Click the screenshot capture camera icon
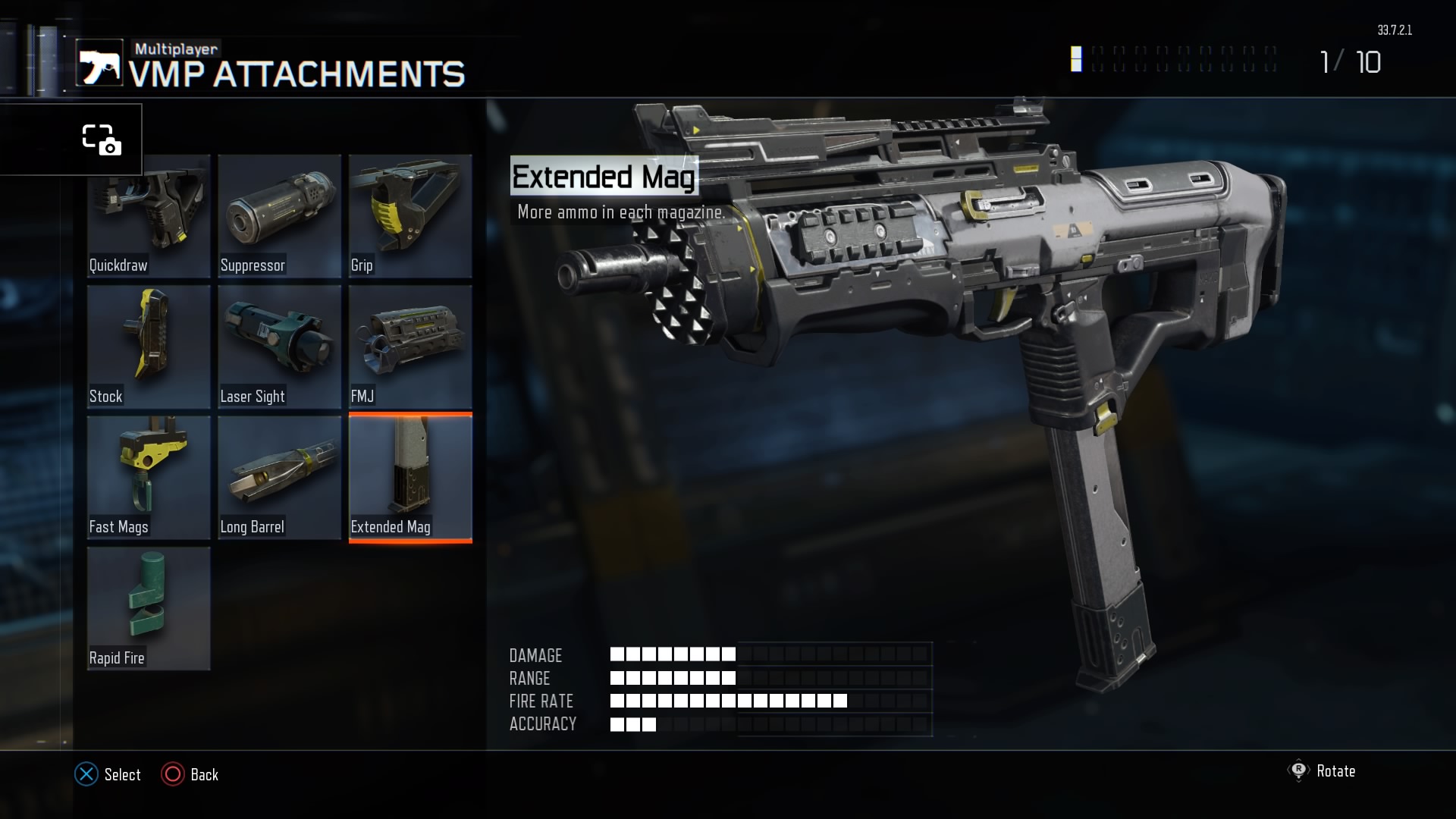 [101, 140]
